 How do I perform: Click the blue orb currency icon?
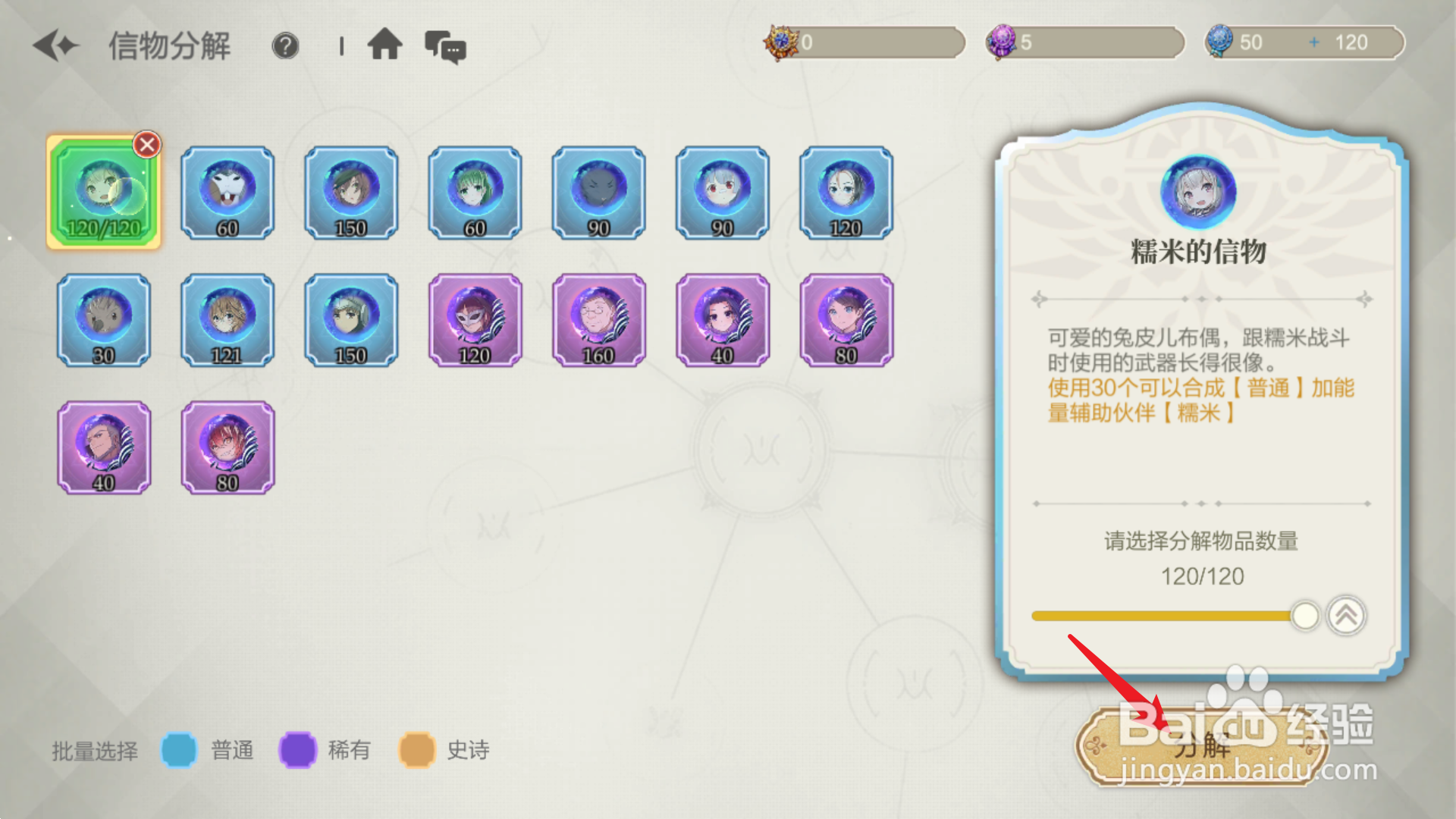[x=1221, y=42]
